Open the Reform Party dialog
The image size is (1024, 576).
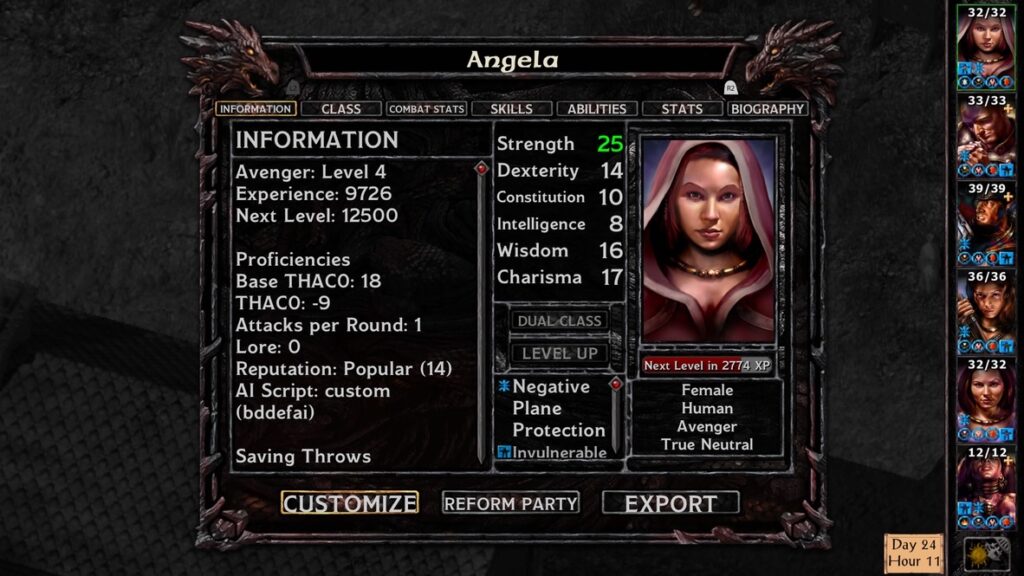click(511, 503)
